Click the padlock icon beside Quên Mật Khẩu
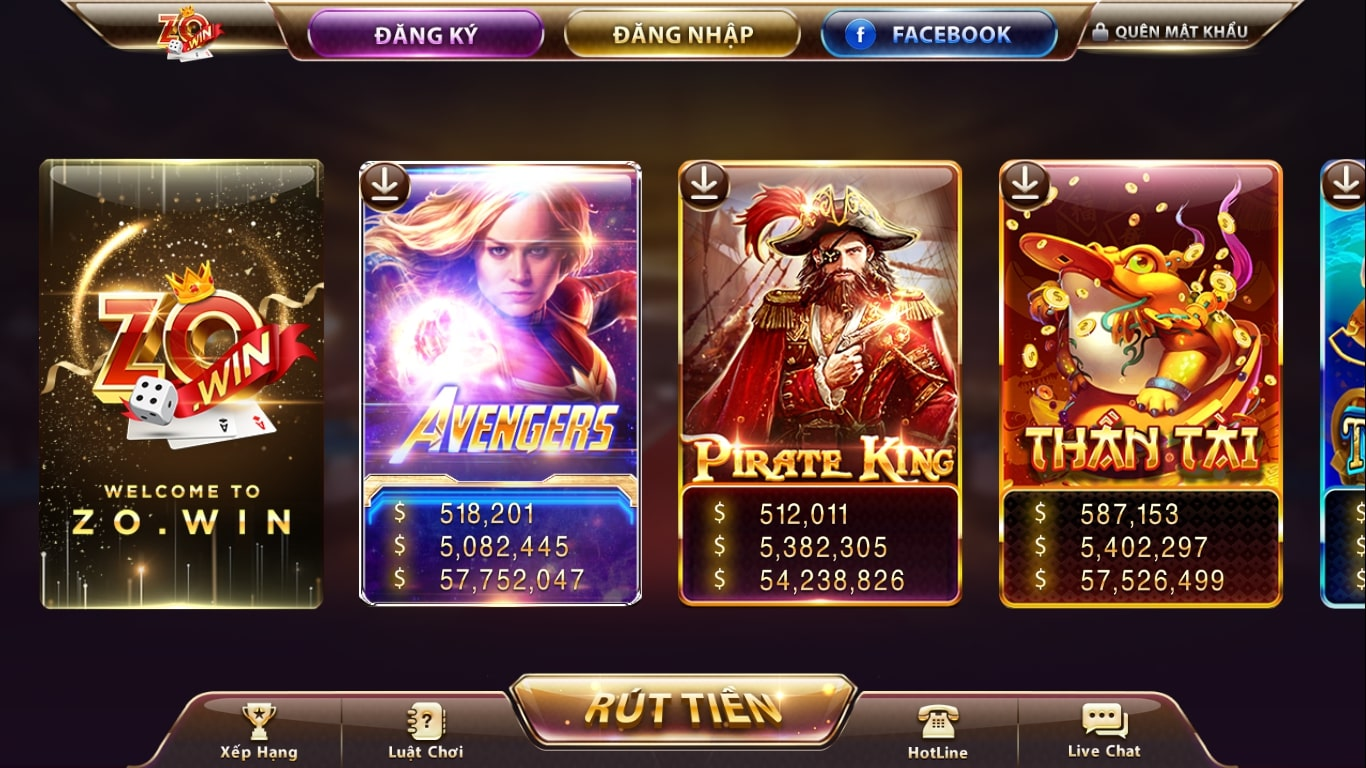 coord(1098,30)
